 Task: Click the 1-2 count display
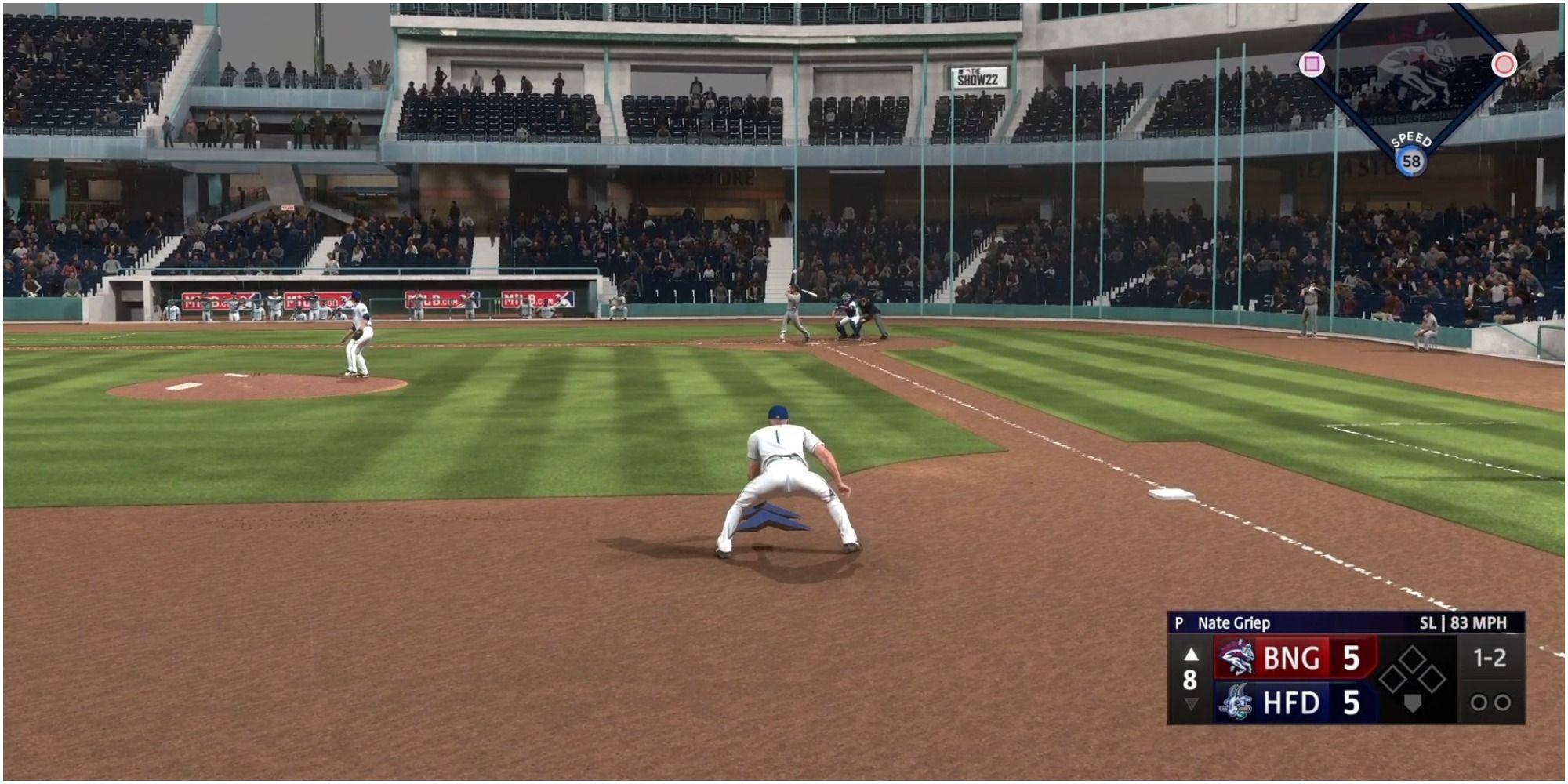click(x=1491, y=658)
